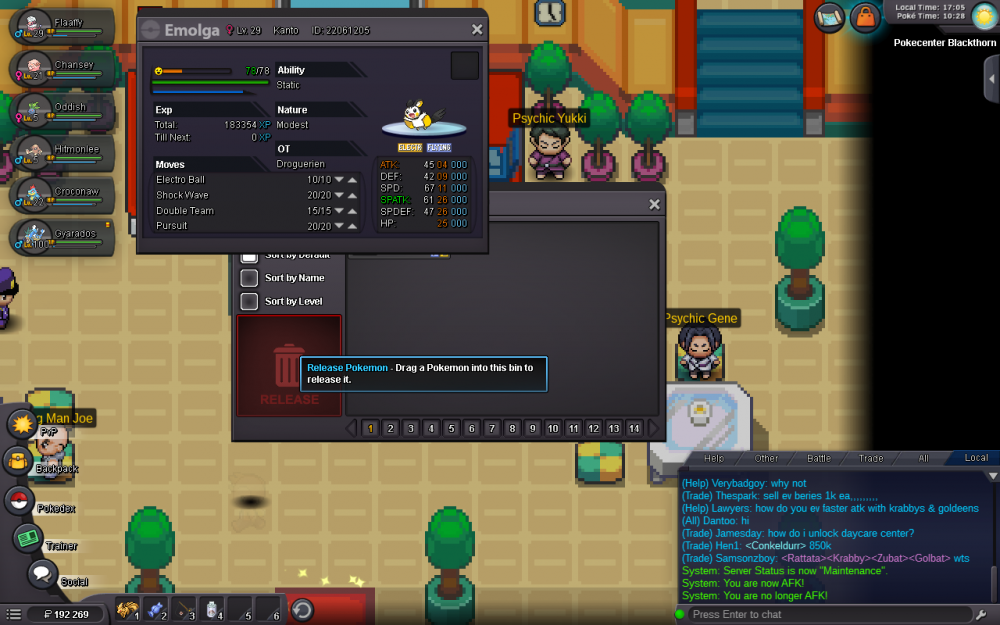Go to PC box page 5

click(x=451, y=428)
